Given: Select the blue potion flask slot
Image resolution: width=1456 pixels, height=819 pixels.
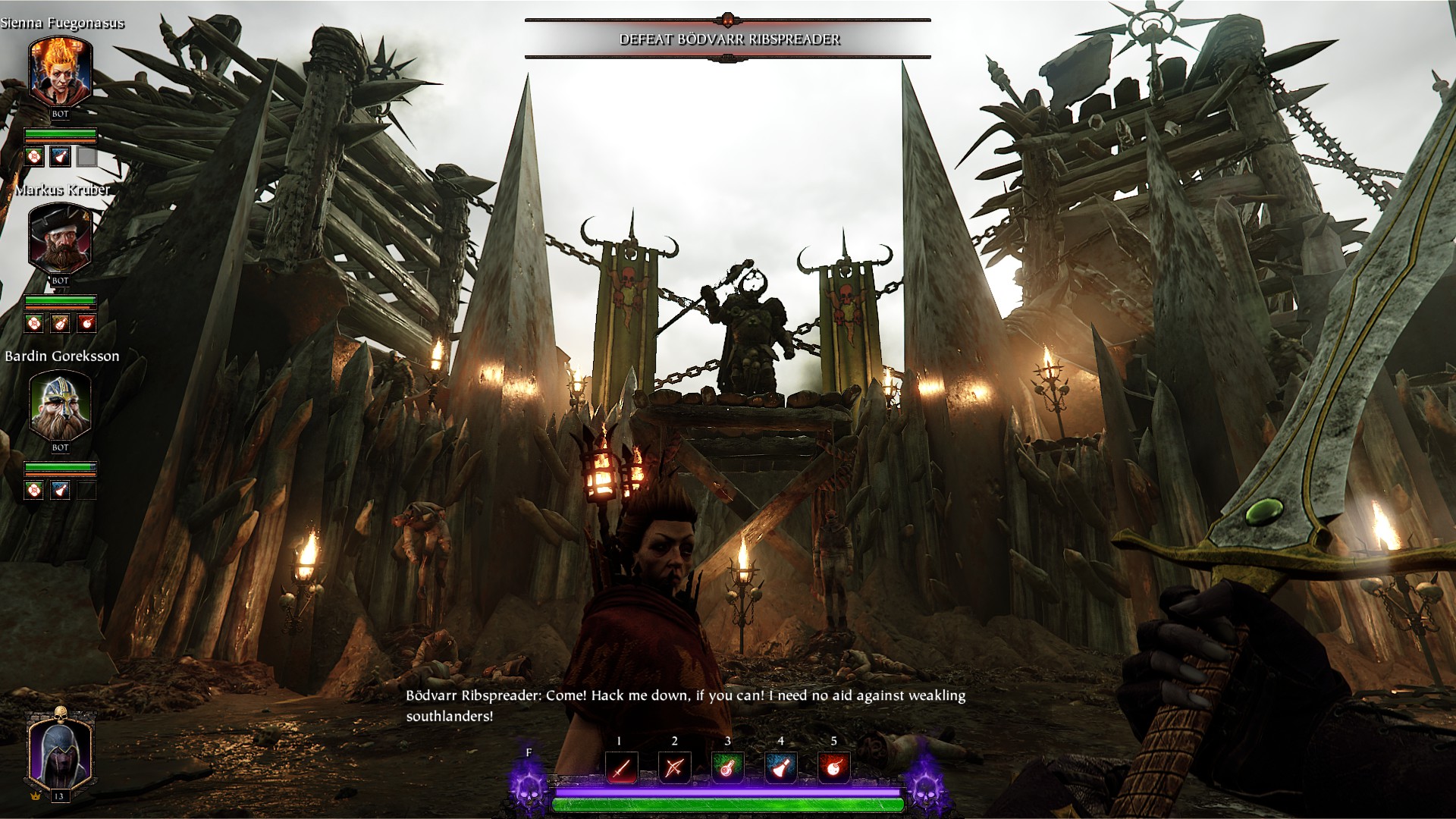Looking at the screenshot, I should tap(780, 768).
